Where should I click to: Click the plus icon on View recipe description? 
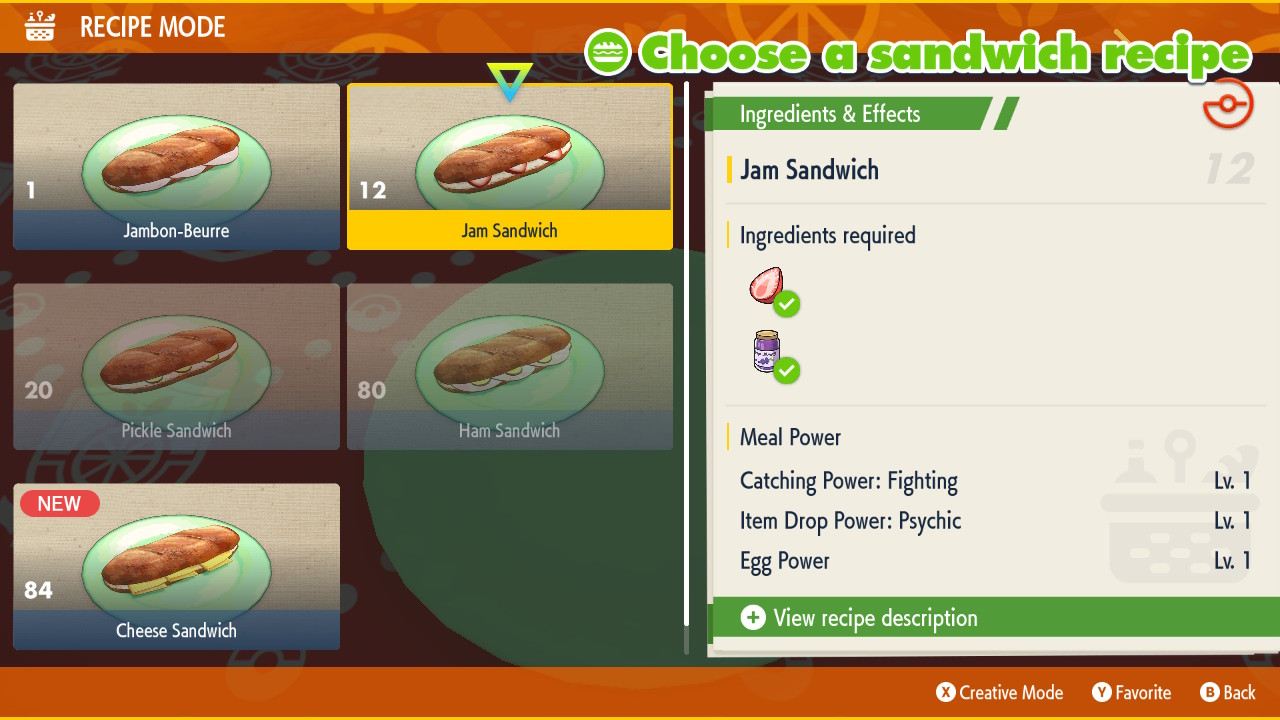pos(753,618)
